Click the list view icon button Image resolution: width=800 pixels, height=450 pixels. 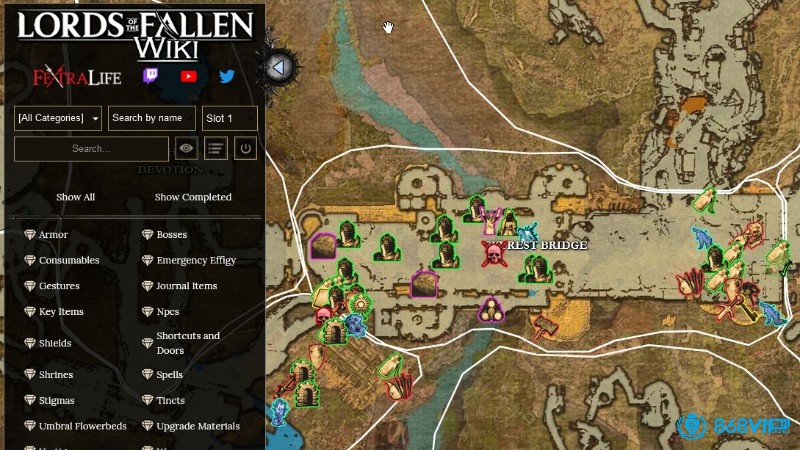coord(216,149)
